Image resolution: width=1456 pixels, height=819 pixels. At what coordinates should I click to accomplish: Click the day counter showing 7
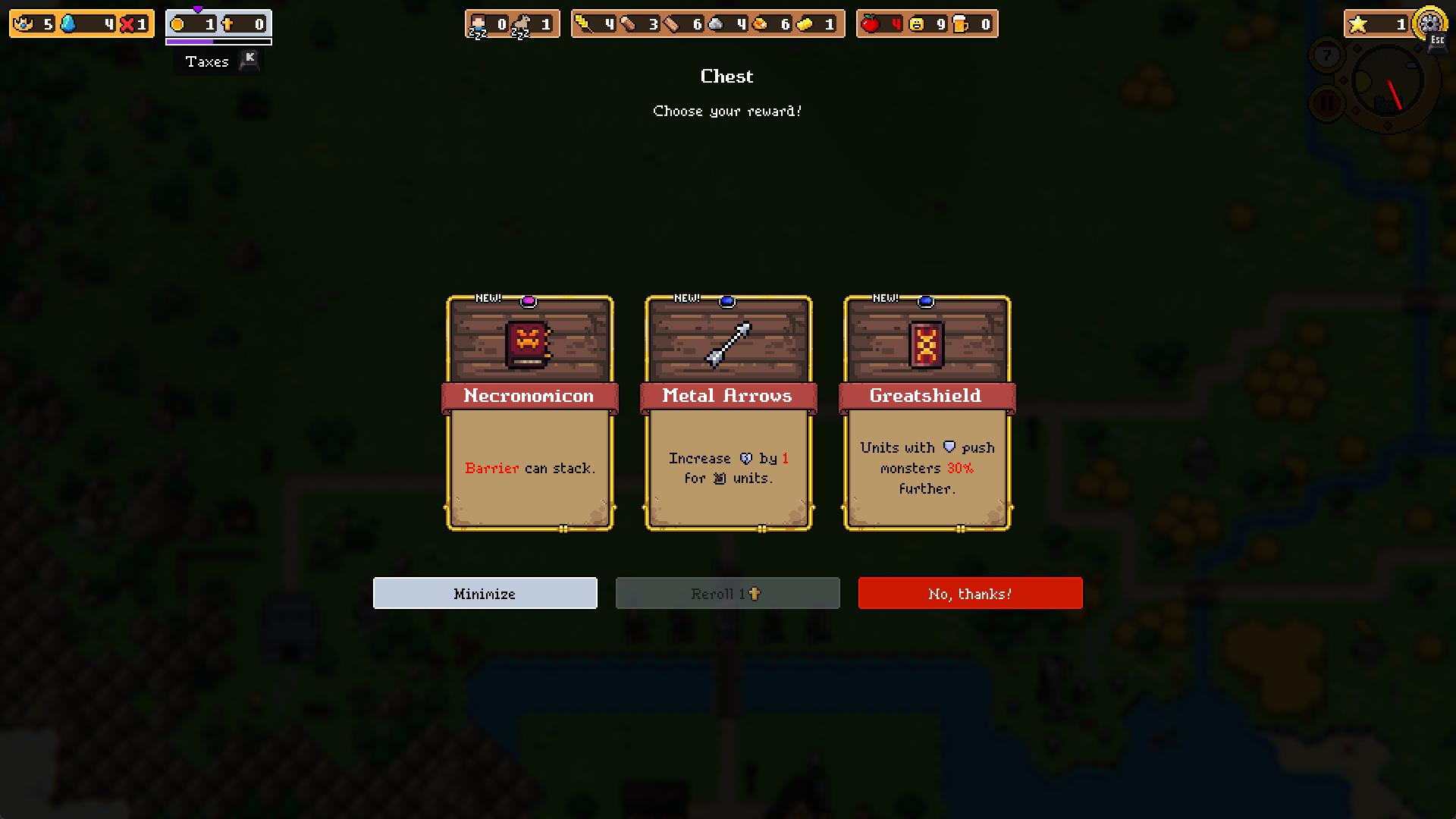point(1327,53)
